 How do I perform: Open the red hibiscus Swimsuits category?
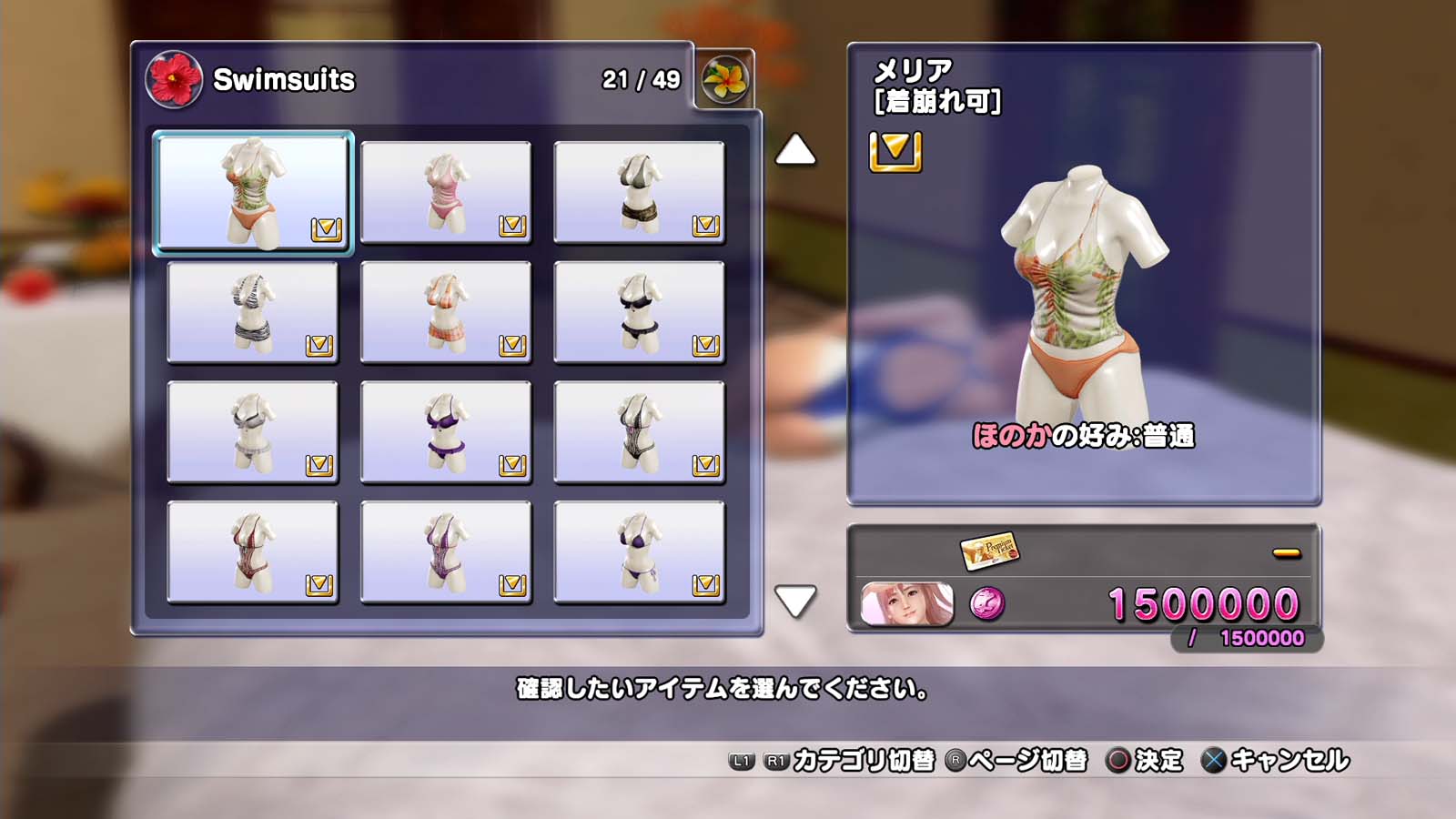[174, 79]
